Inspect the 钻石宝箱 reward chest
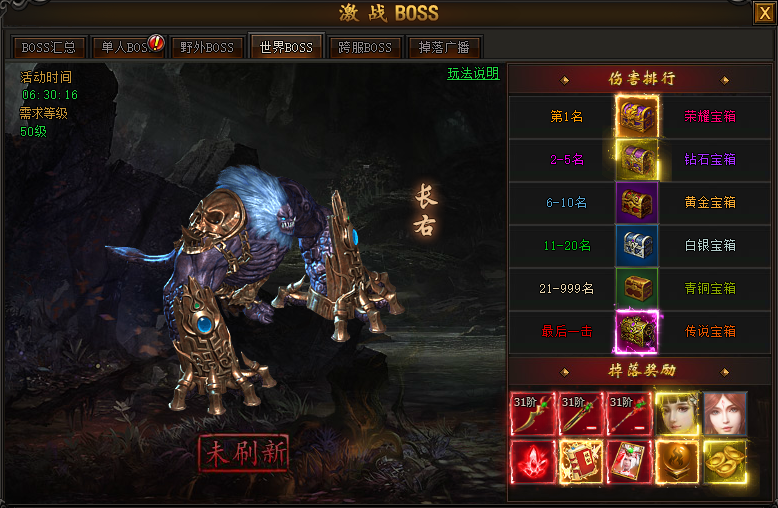Viewport: 778px width, 508px height. click(636, 159)
